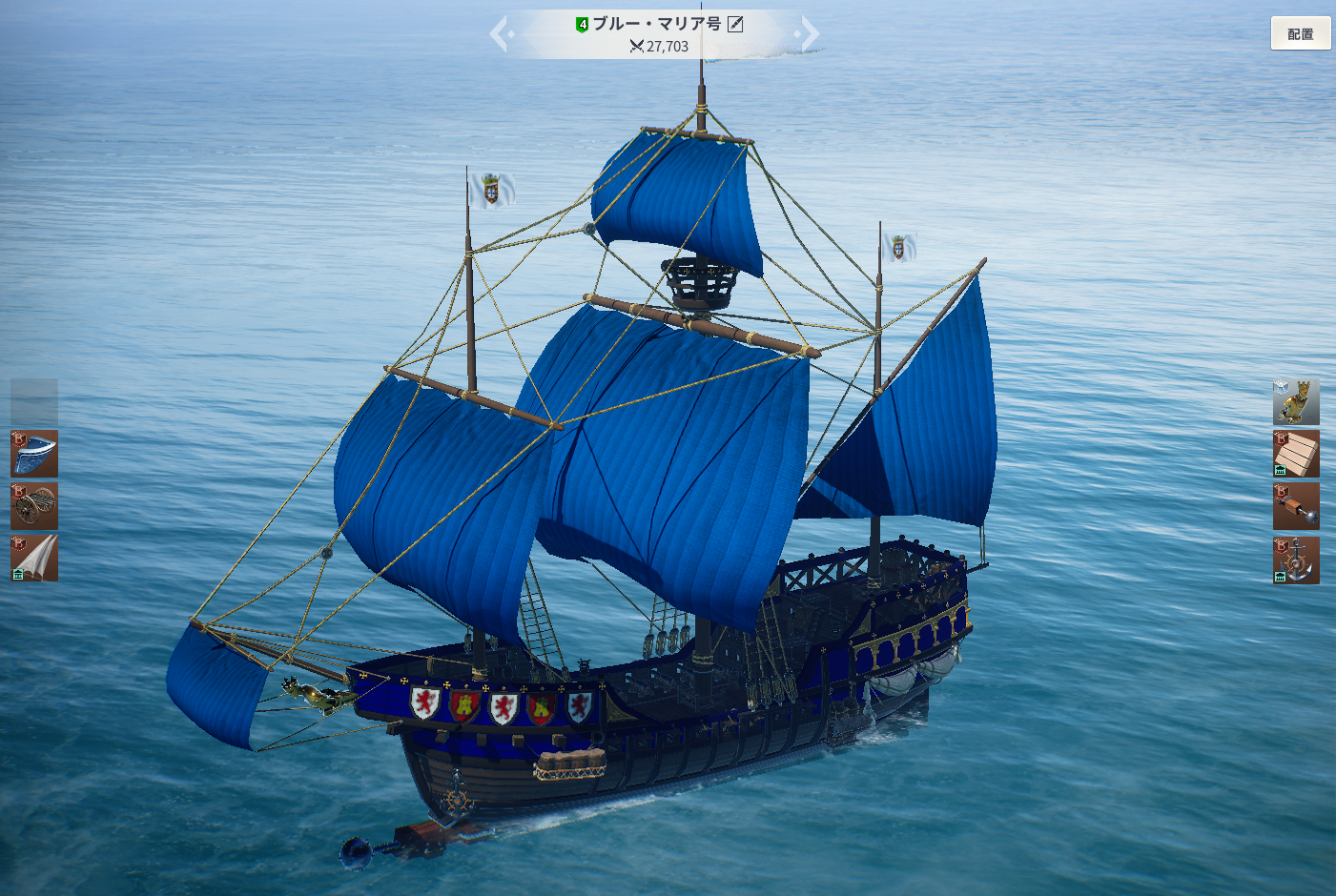The height and width of the screenshot is (896, 1336).
Task: Open the wooden planks equipment slot
Action: pyautogui.click(x=1296, y=454)
